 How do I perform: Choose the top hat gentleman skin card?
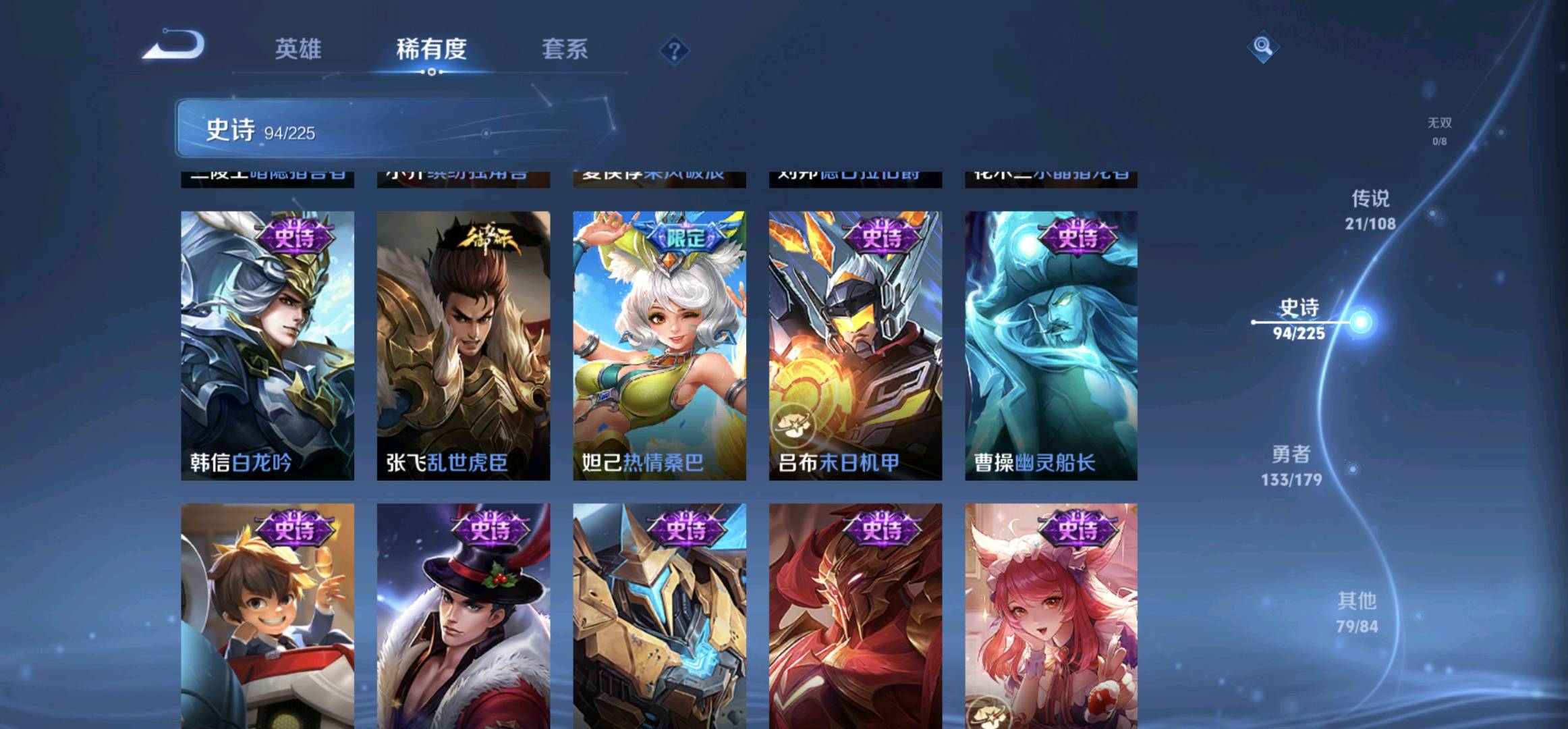tap(464, 616)
